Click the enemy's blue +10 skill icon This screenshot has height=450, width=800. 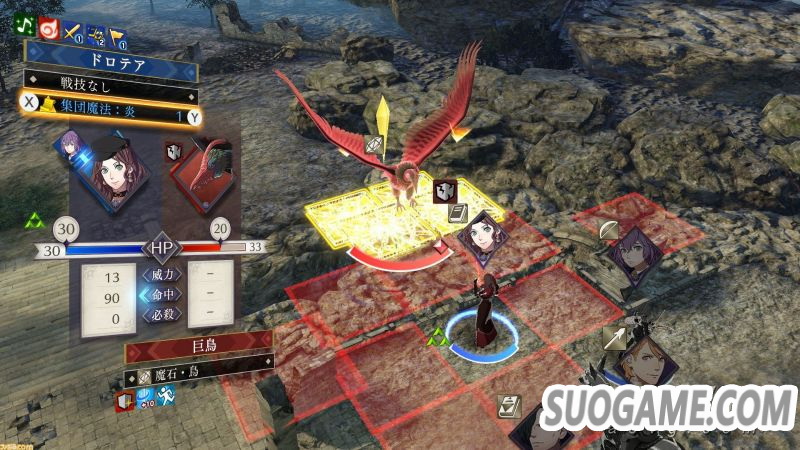(x=146, y=398)
